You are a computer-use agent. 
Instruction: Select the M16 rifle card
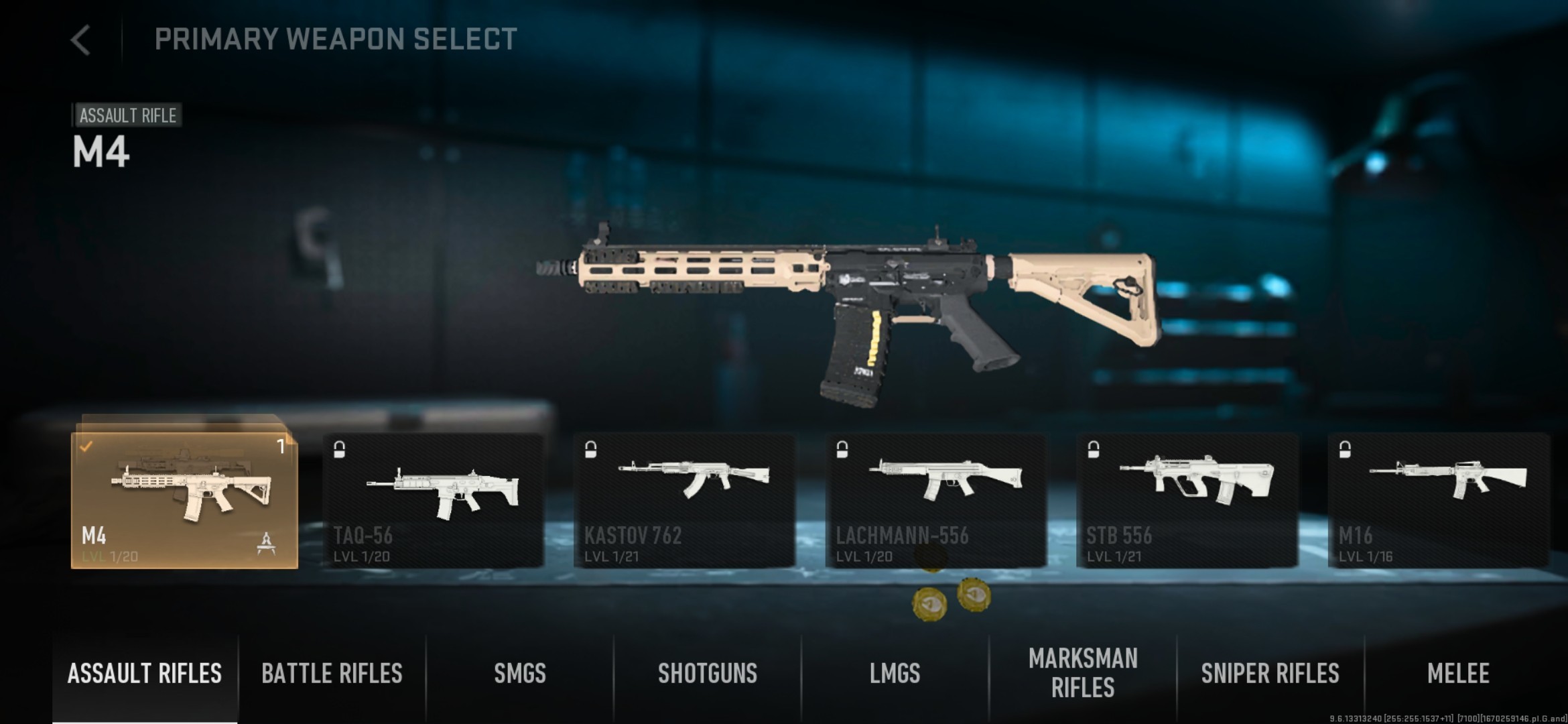(1438, 500)
